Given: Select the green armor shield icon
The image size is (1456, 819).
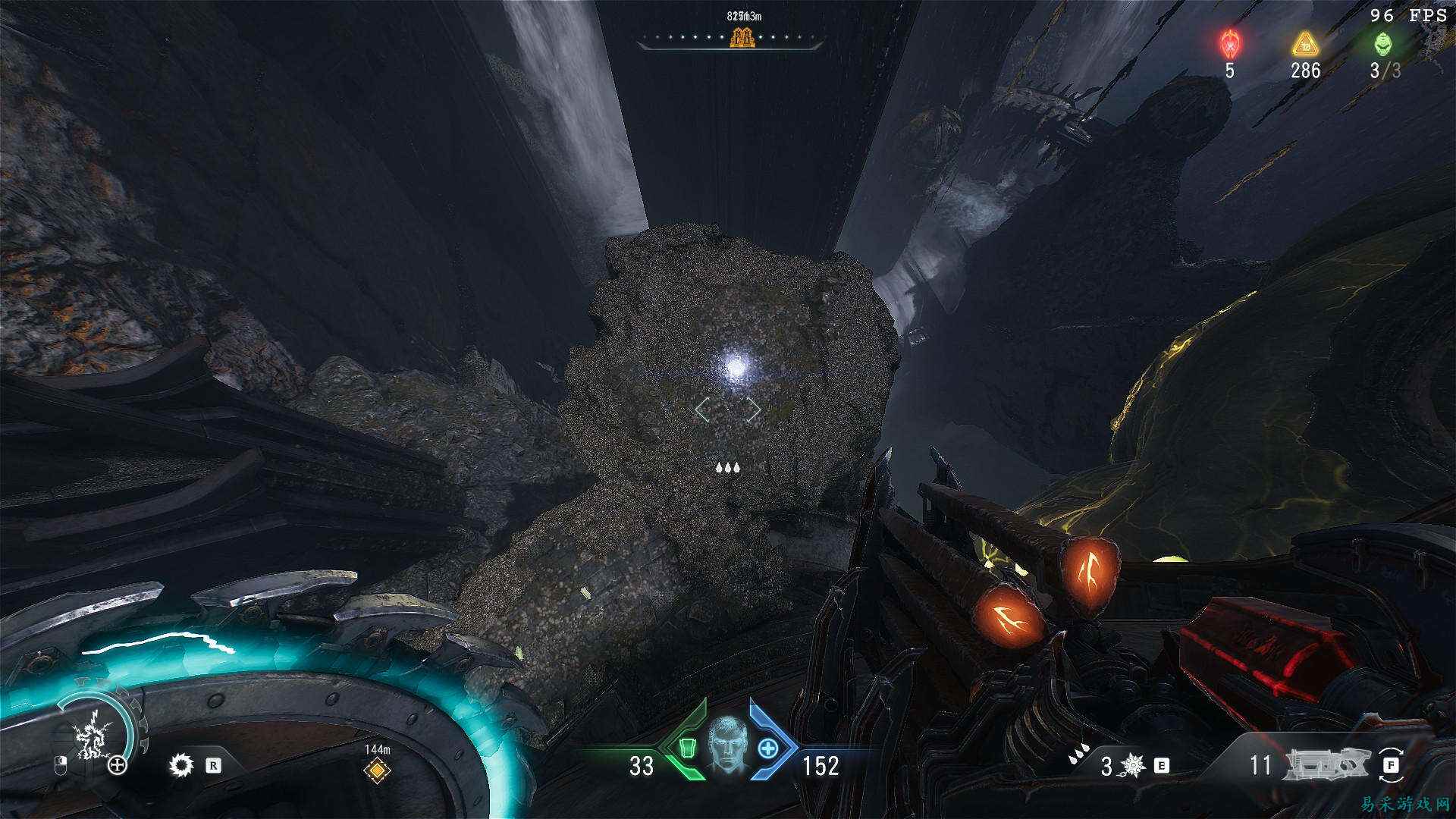Looking at the screenshot, I should coord(687,748).
